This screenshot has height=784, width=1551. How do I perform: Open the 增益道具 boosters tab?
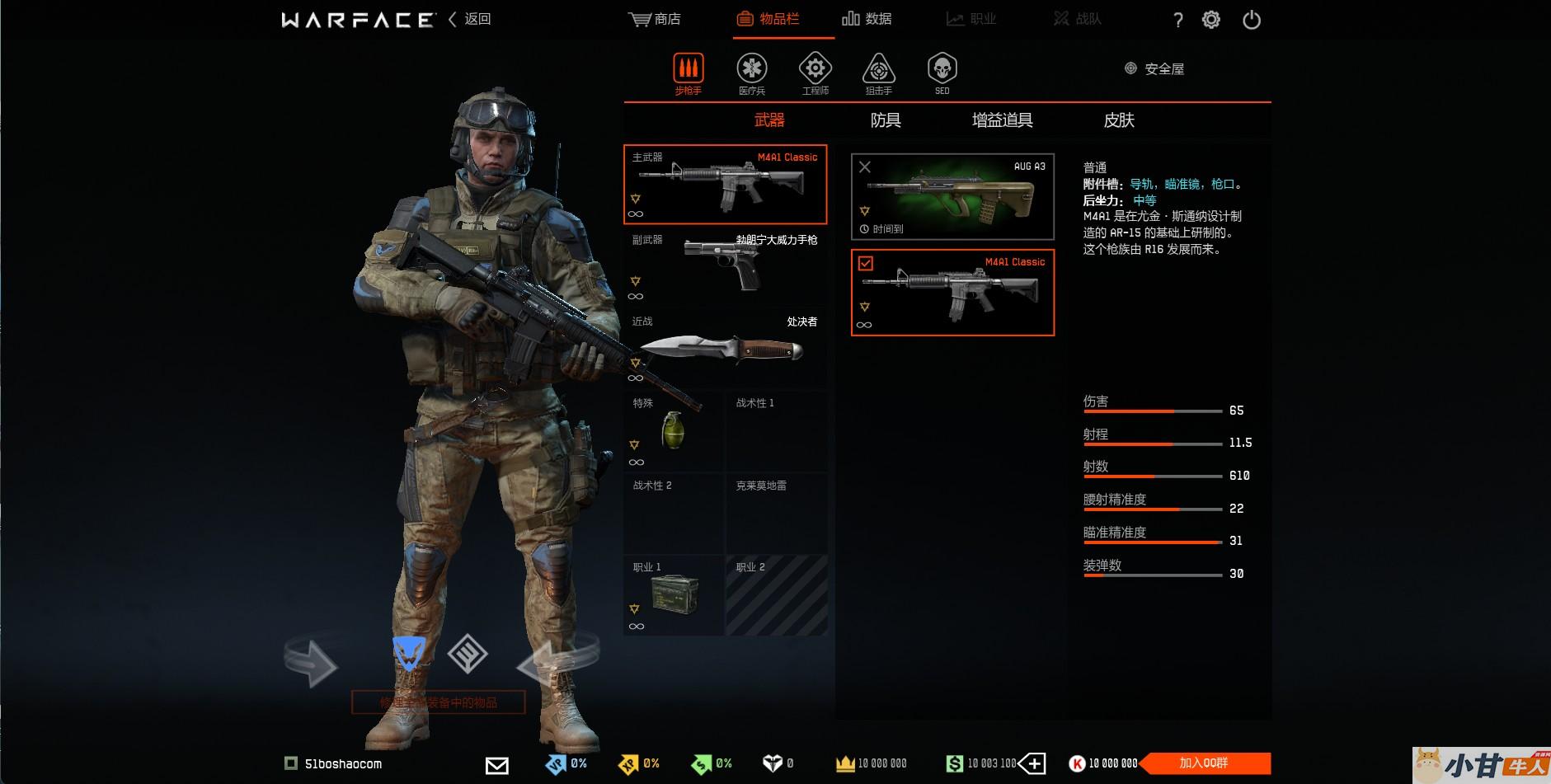(1002, 120)
